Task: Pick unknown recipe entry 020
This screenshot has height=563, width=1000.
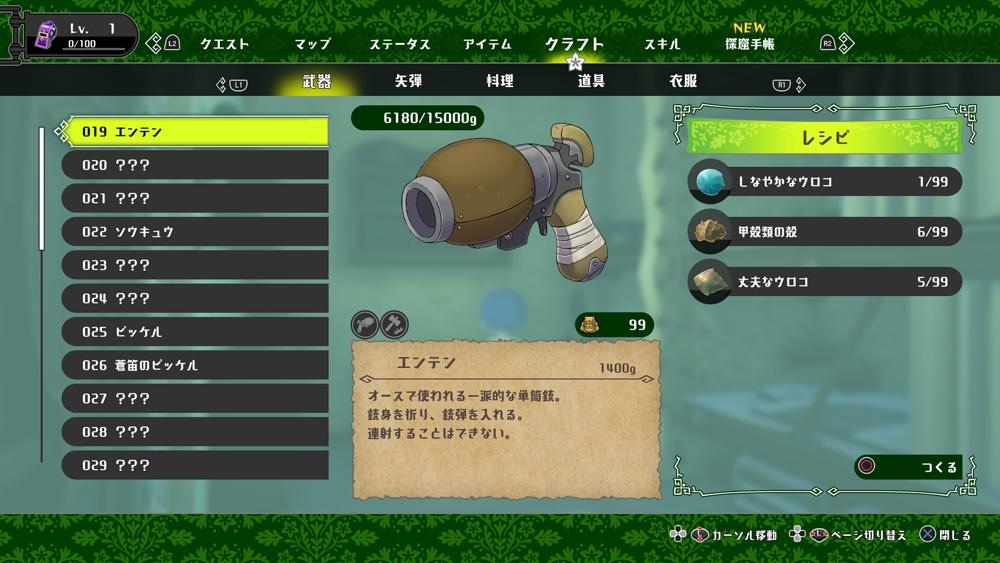Action: coord(195,165)
